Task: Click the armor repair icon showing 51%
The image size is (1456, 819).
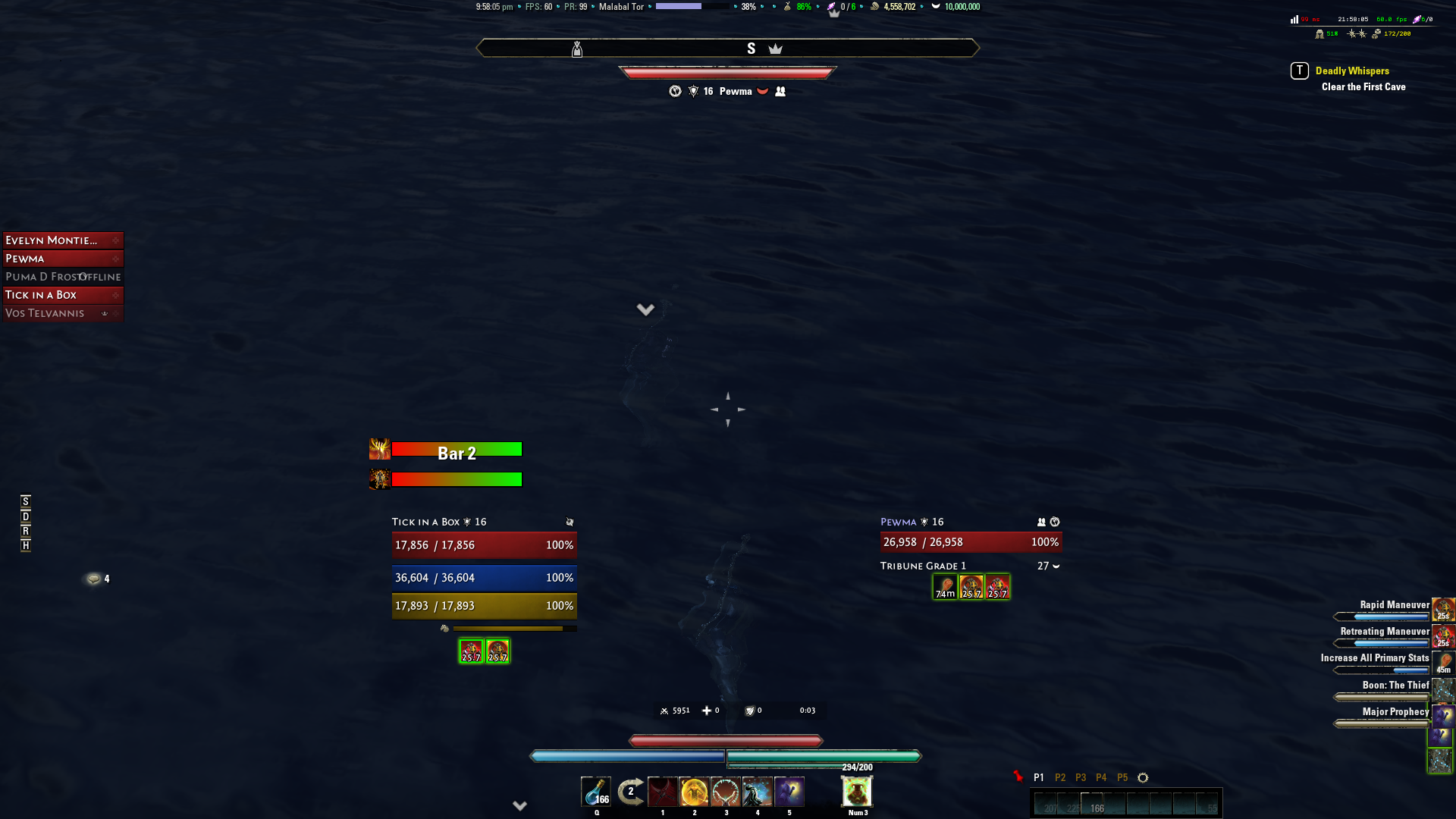Action: click(1319, 34)
